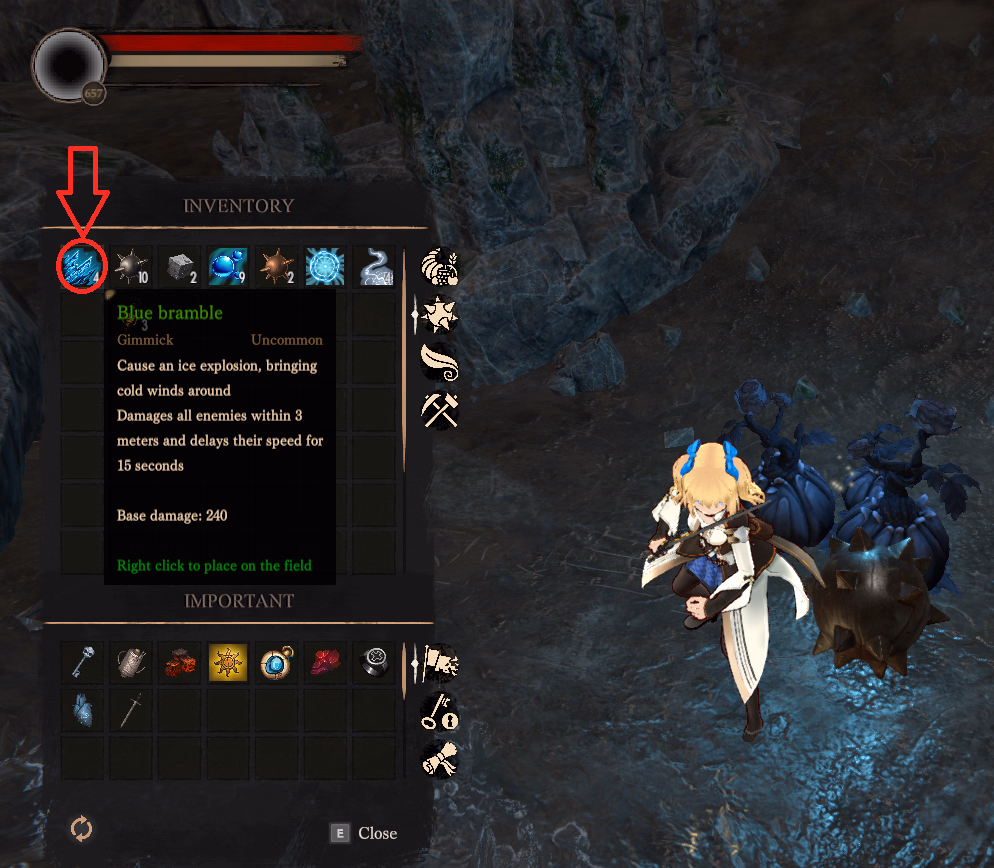Open the flag category tab in Important
This screenshot has height=868, width=994.
pyautogui.click(x=440, y=662)
